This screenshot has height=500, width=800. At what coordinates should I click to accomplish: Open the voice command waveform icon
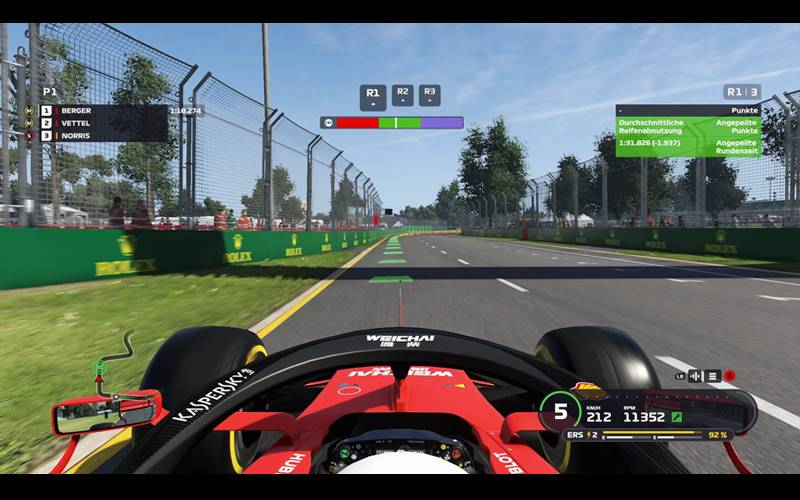[x=695, y=376]
